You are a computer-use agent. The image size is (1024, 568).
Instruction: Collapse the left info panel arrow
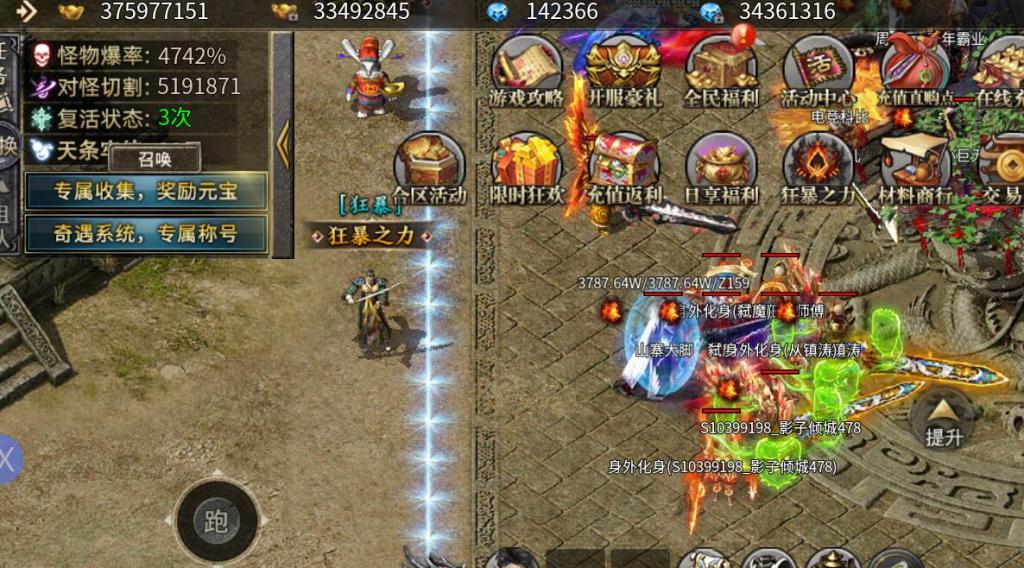coord(283,145)
